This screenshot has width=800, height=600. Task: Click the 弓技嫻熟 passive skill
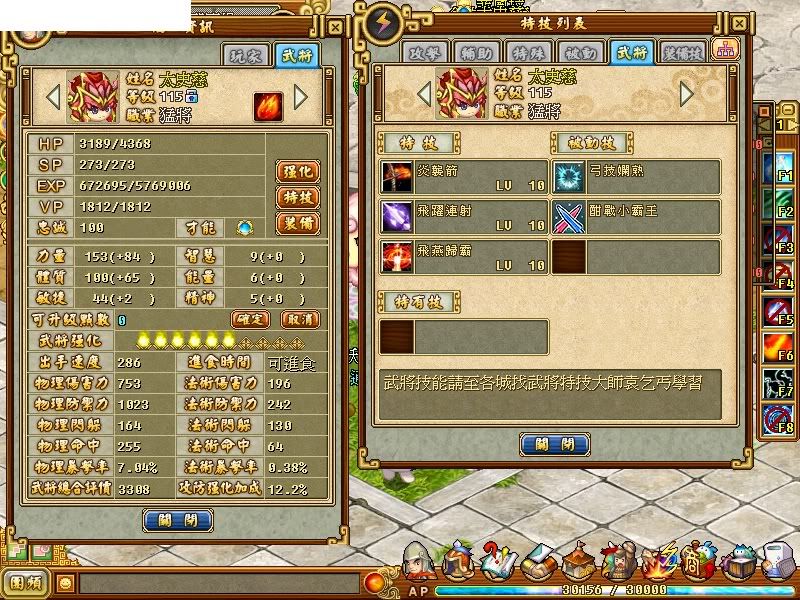(637, 177)
